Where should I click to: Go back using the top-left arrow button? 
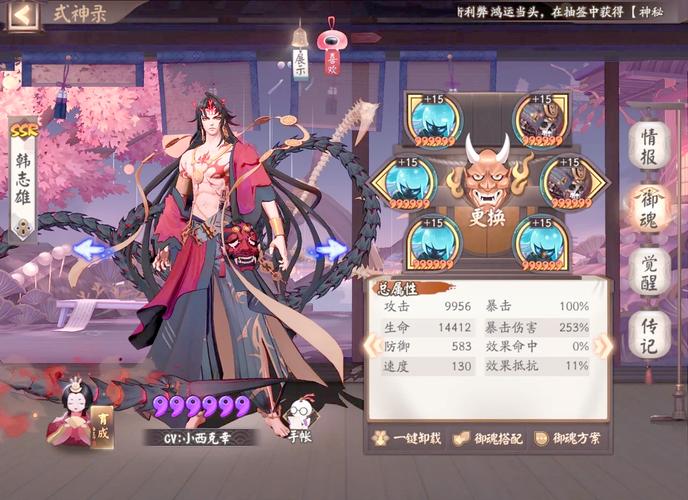click(21, 14)
